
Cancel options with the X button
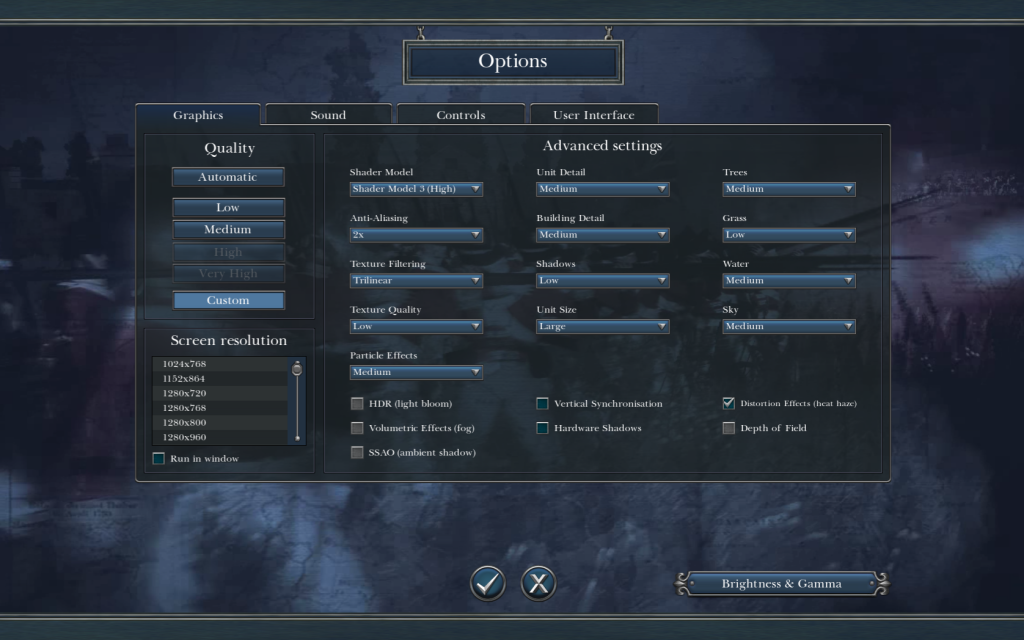tap(539, 583)
